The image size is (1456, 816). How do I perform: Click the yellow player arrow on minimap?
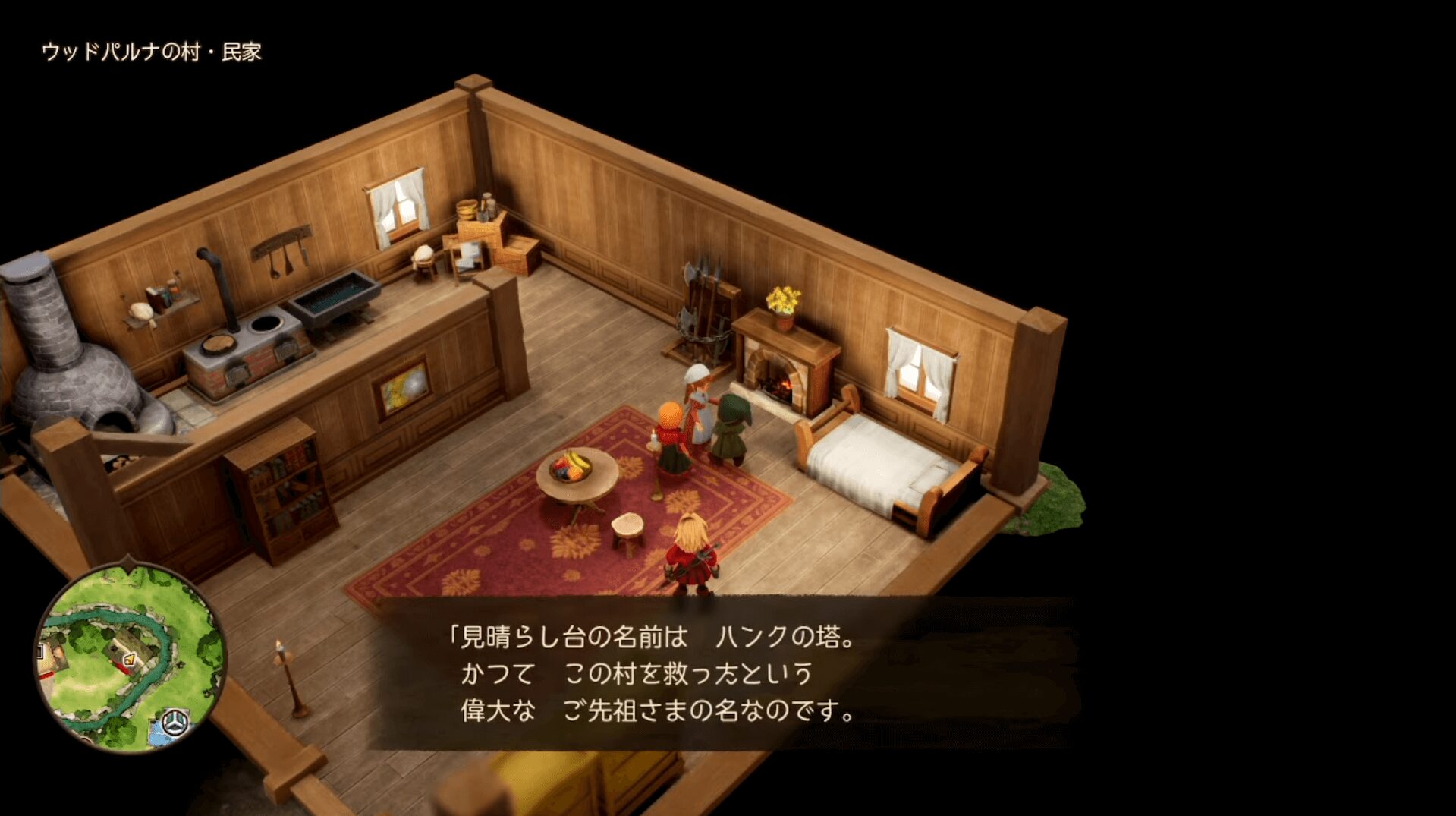tap(130, 659)
